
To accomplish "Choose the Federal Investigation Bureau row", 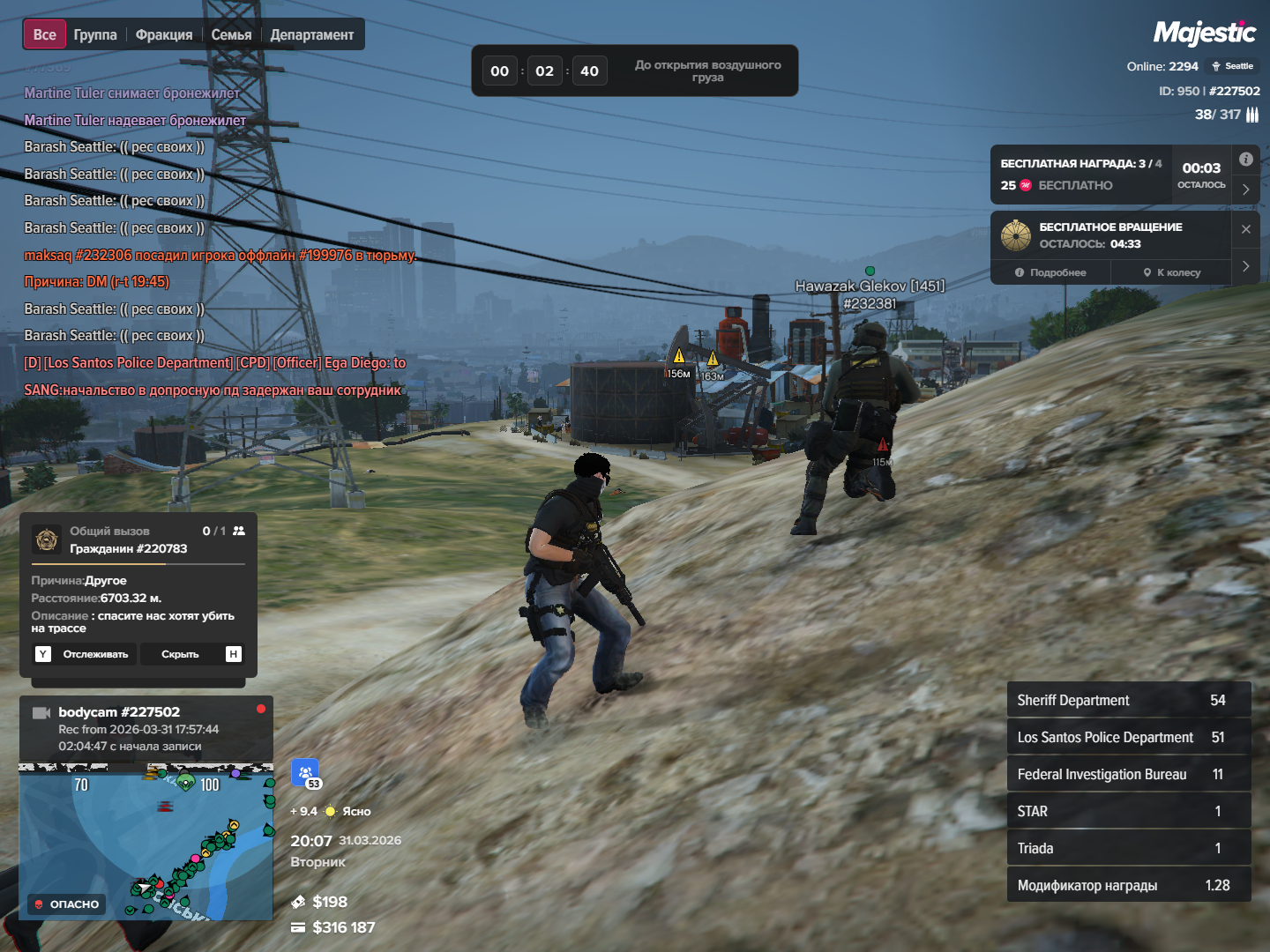I will (x=1129, y=774).
